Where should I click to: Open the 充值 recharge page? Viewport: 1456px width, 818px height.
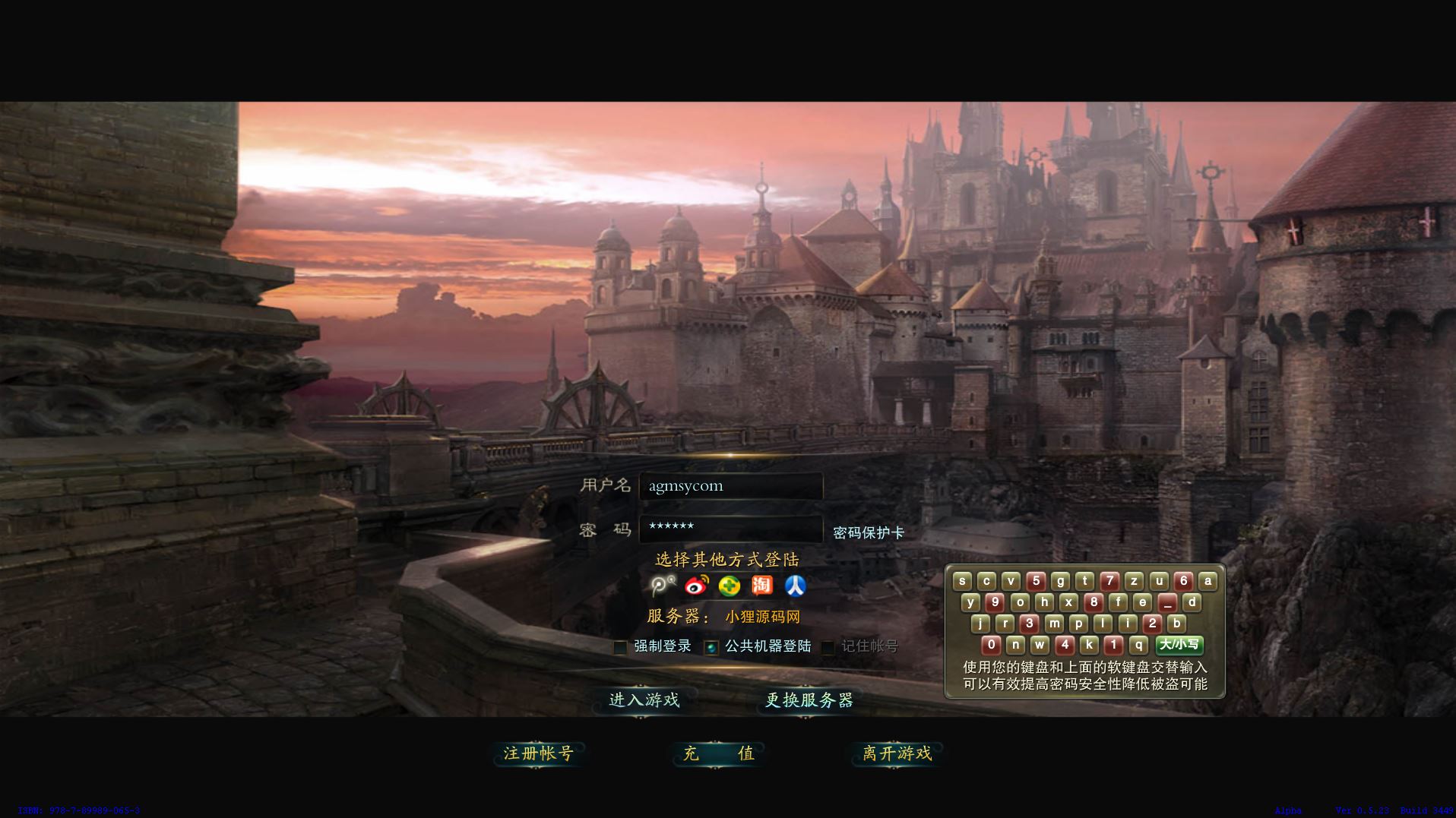[x=718, y=753]
